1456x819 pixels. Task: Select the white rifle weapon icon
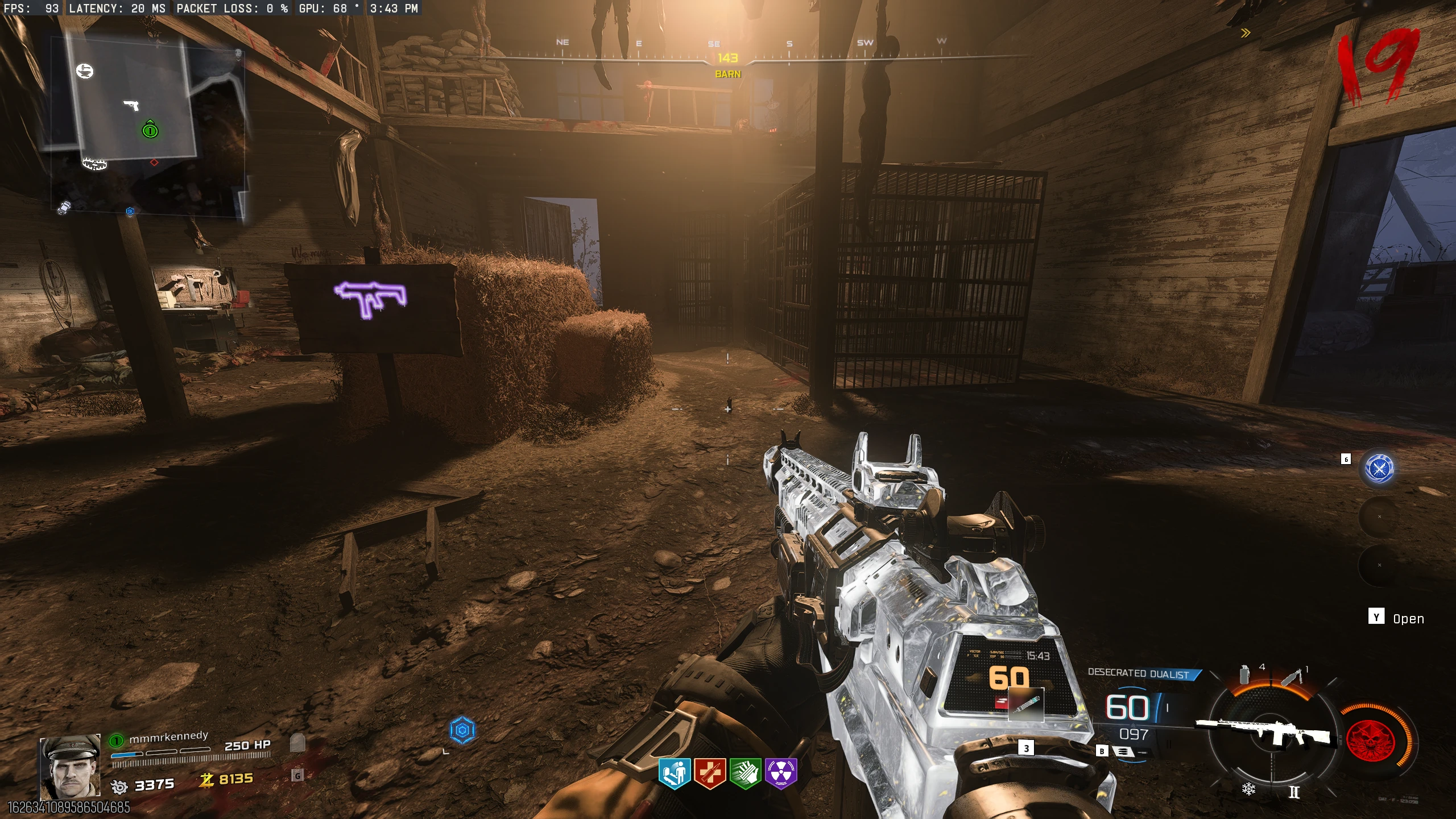click(1266, 731)
